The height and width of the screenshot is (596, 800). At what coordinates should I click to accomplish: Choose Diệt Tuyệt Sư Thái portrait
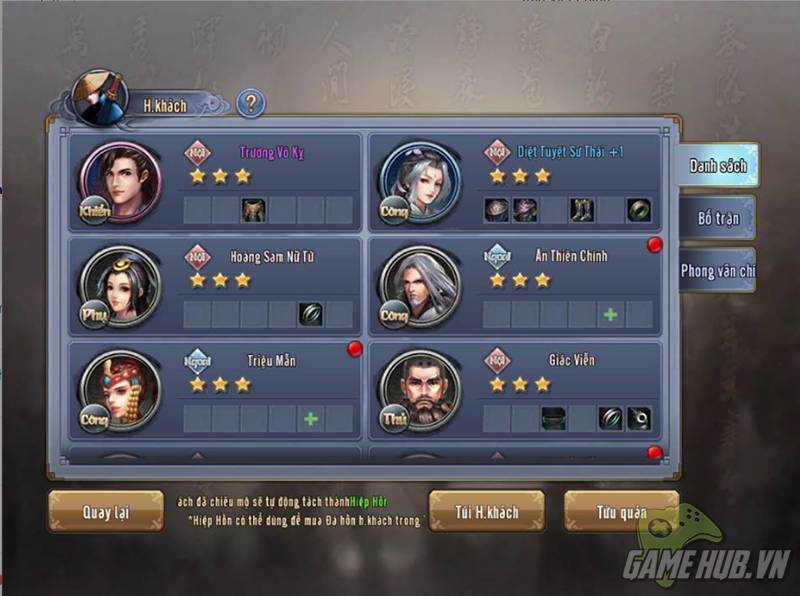pyautogui.click(x=419, y=182)
